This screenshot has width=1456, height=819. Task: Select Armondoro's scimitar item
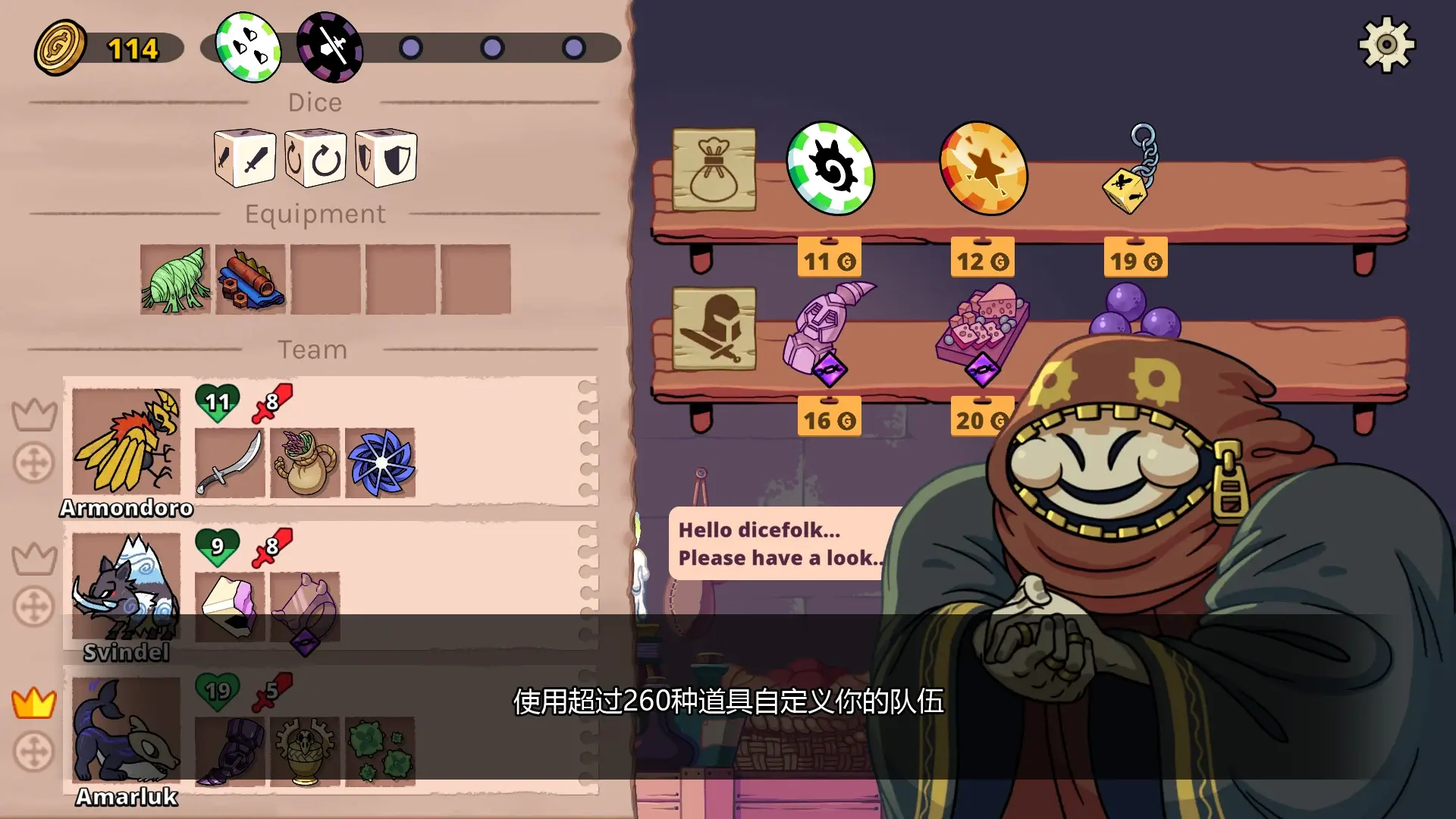(229, 463)
